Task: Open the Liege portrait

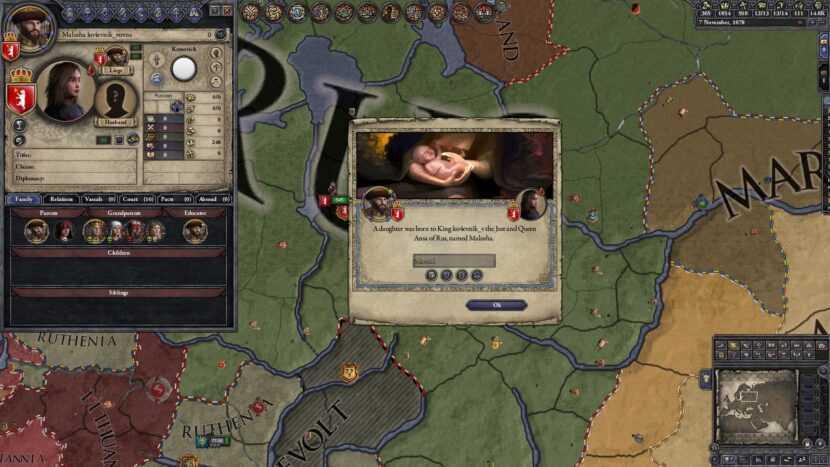Action: [x=116, y=56]
